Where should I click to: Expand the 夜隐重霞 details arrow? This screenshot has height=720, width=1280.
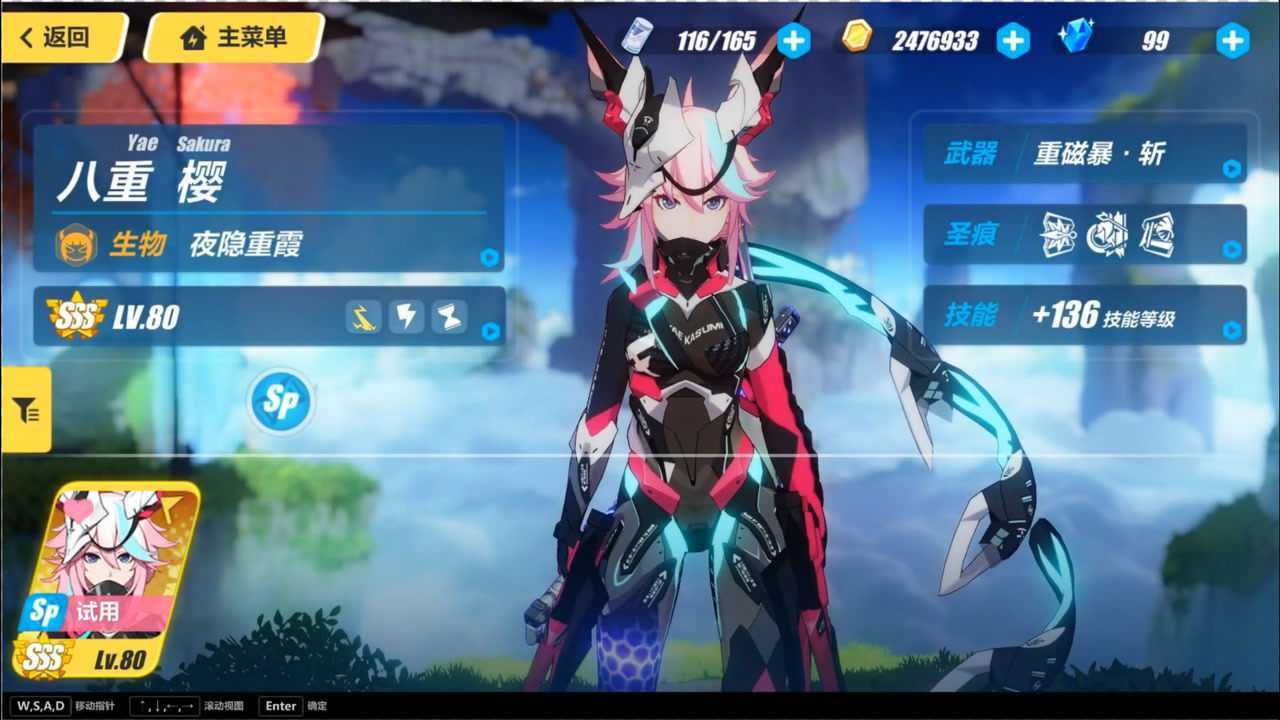pyautogui.click(x=487, y=256)
